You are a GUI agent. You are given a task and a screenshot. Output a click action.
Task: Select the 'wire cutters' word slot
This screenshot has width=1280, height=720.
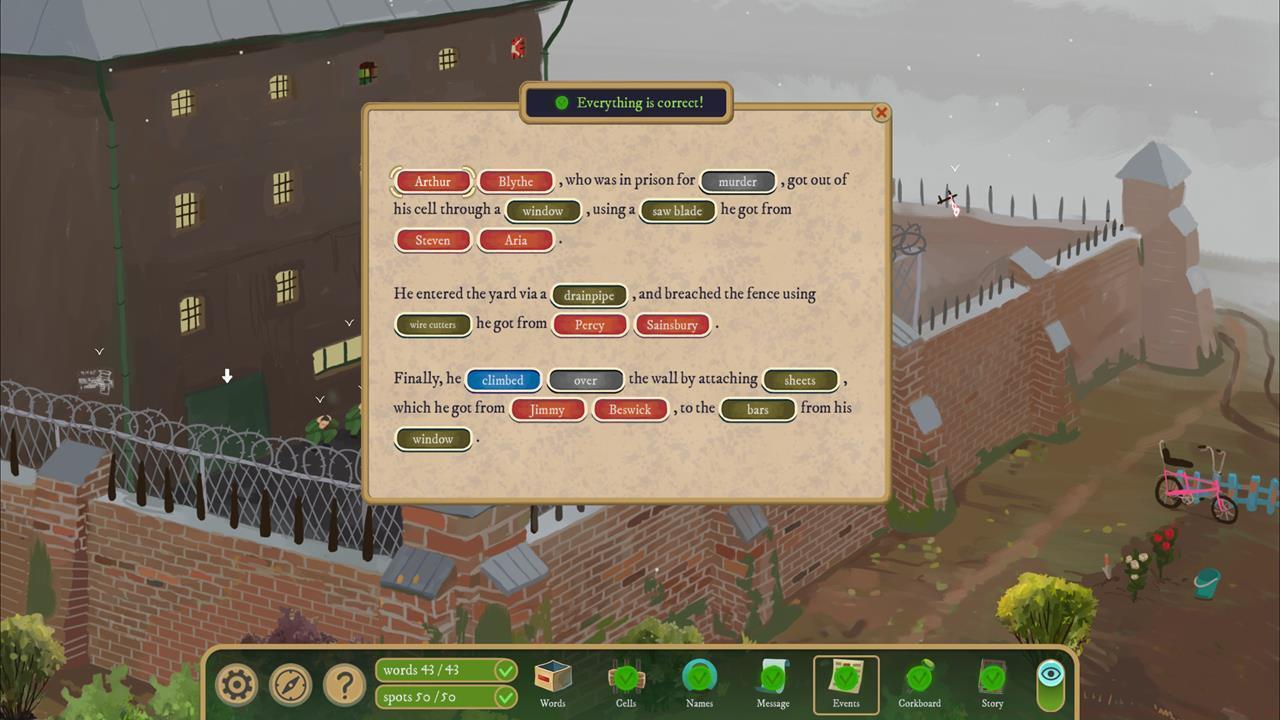pyautogui.click(x=433, y=325)
